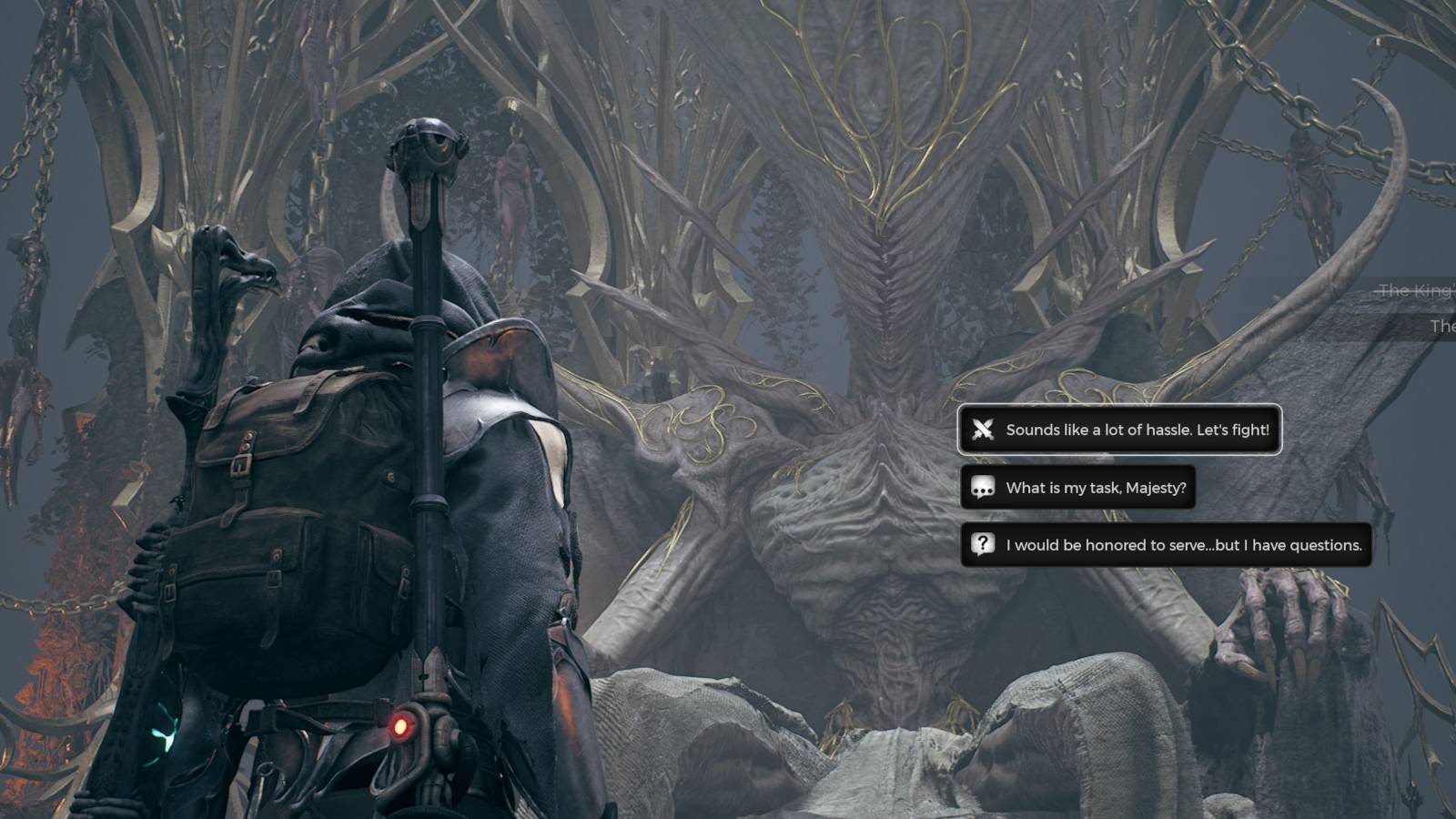
Task: Click the quest tracker in the top right
Action: click(1420, 308)
